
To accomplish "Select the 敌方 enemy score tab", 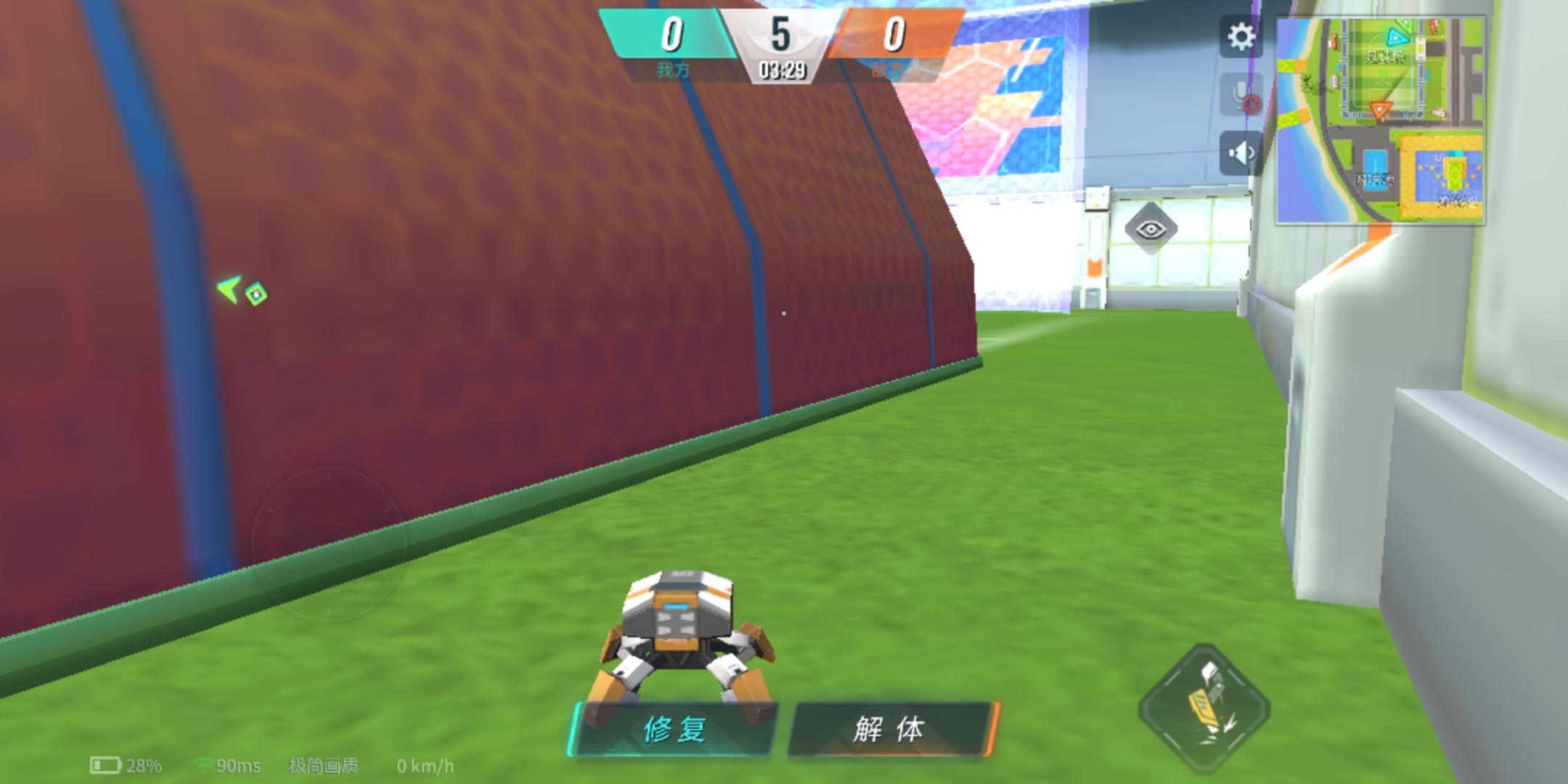I will (891, 51).
